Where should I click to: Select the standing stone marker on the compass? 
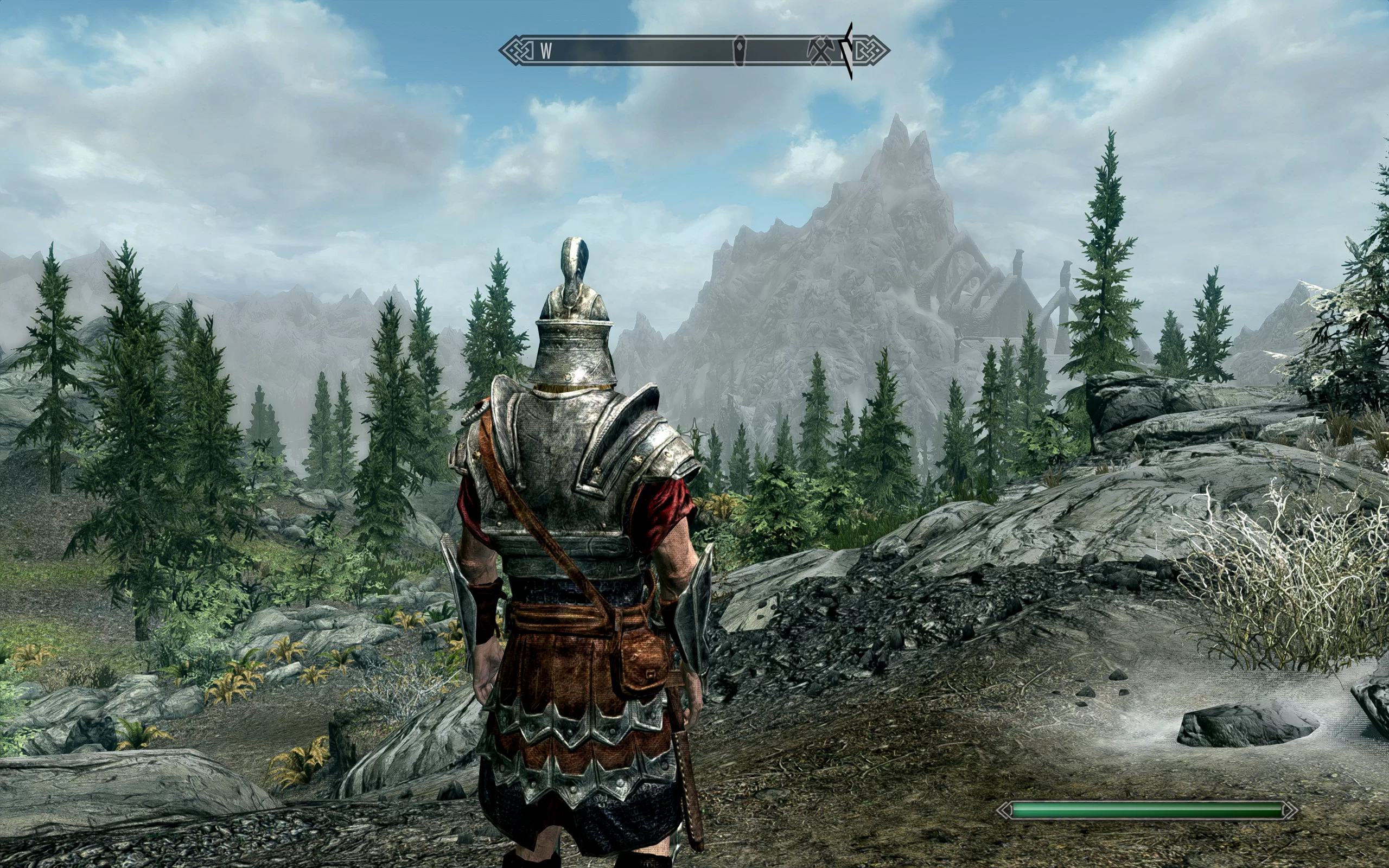coord(740,50)
